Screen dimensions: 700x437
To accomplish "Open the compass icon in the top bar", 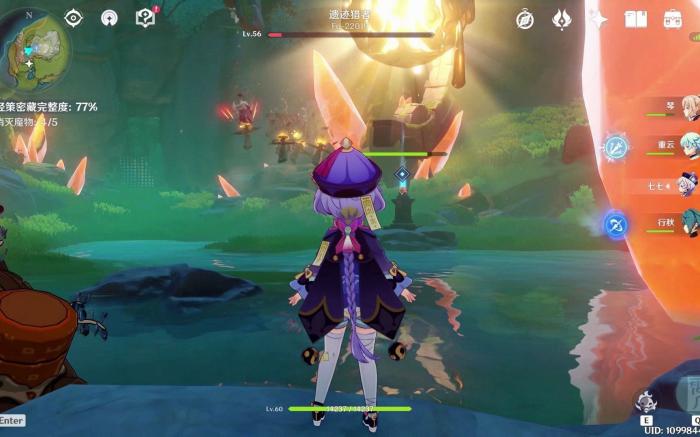I will [525, 19].
